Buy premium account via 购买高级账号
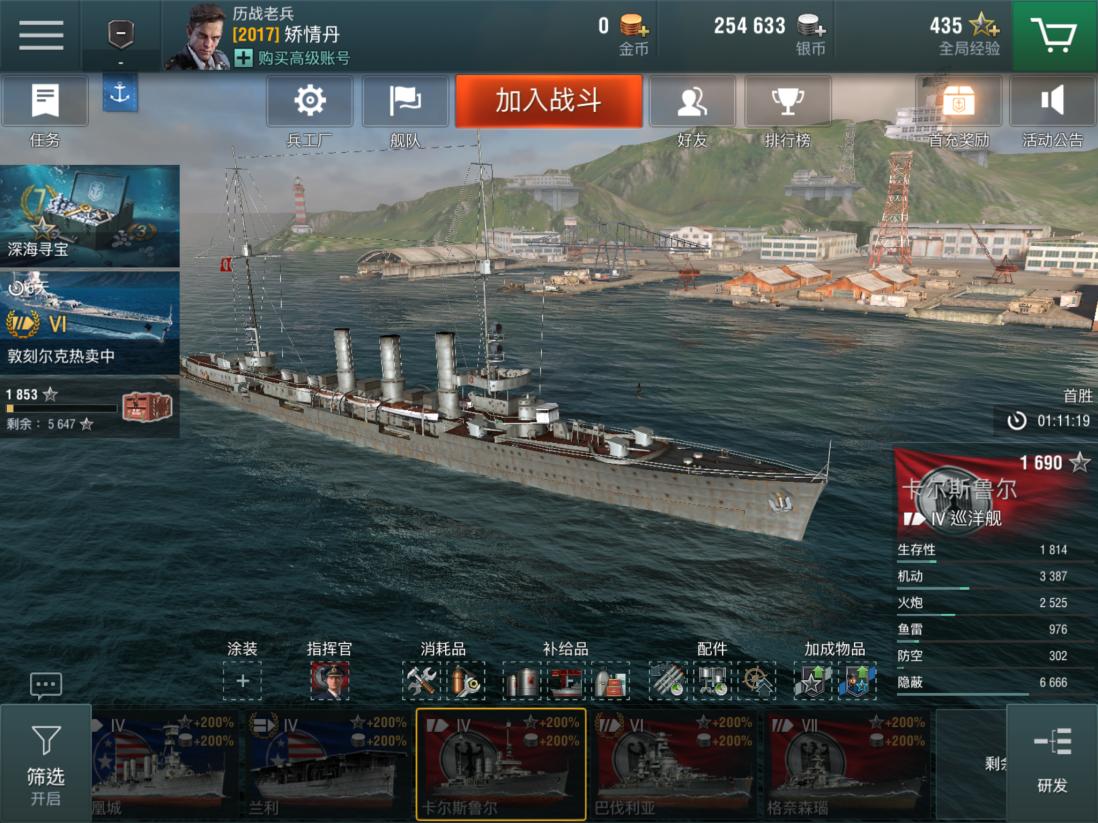1098x823 pixels. point(292,58)
